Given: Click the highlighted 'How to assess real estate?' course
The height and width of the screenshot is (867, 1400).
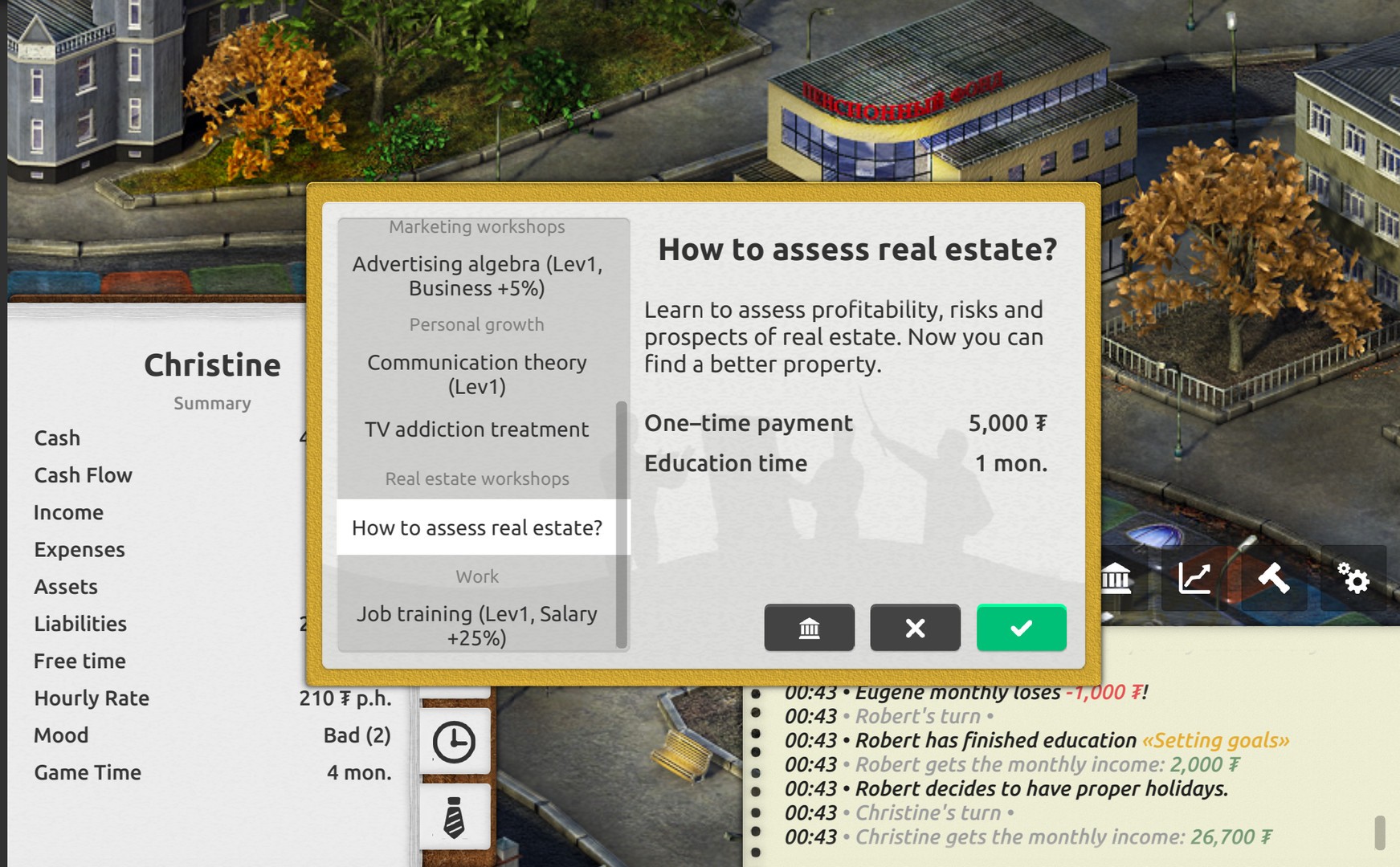Looking at the screenshot, I should (477, 527).
